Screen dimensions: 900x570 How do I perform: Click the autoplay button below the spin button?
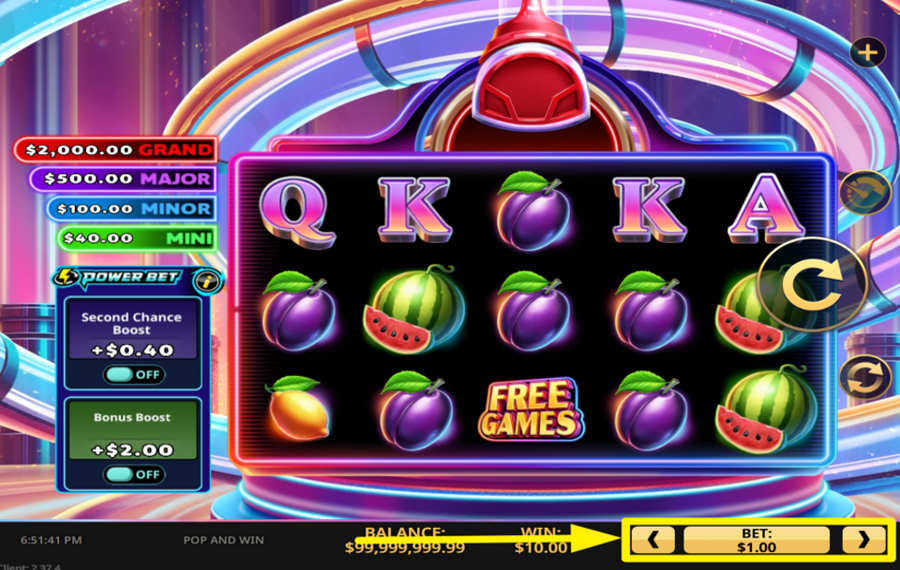click(864, 379)
